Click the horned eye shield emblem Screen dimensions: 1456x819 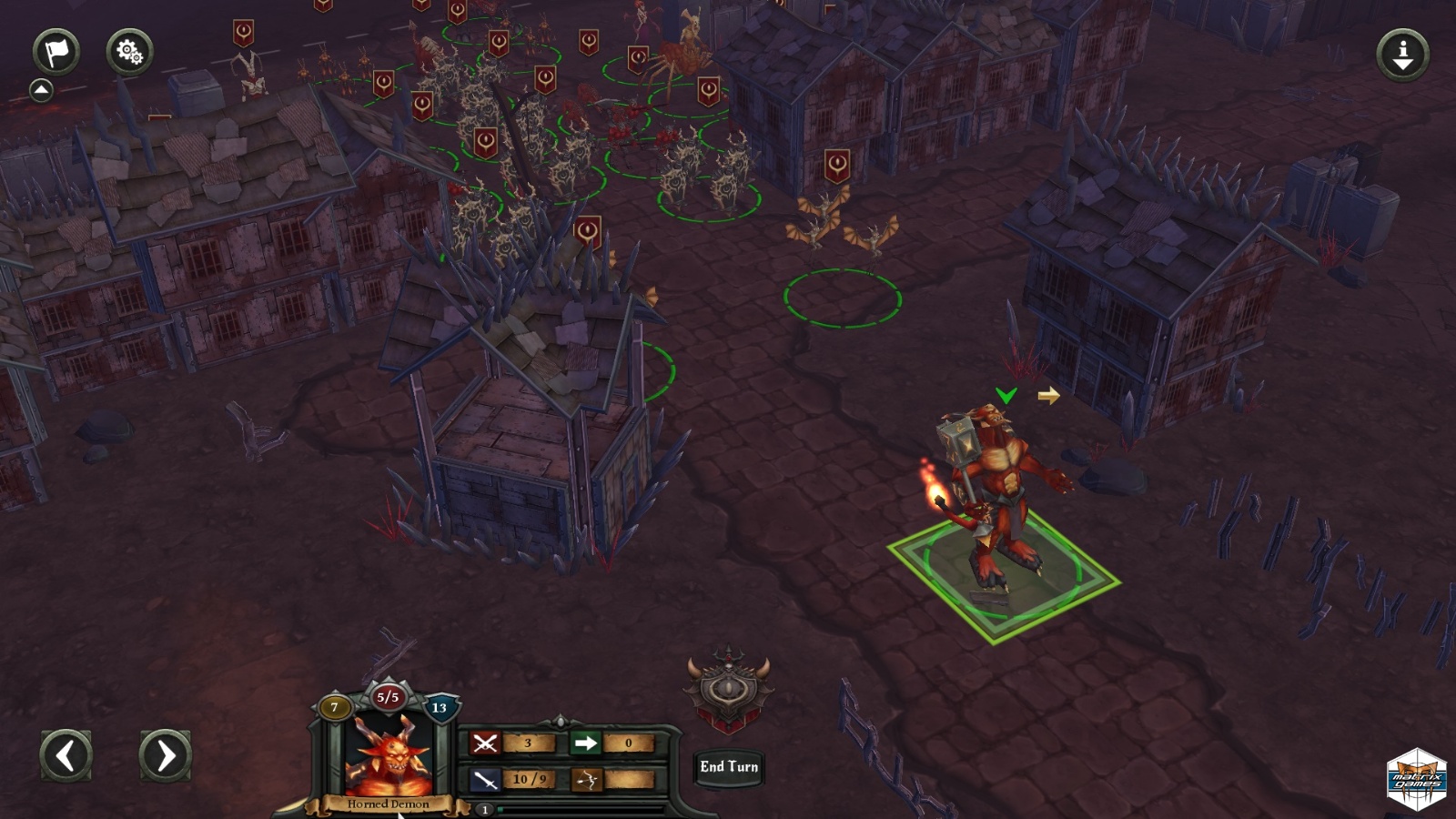(x=728, y=689)
